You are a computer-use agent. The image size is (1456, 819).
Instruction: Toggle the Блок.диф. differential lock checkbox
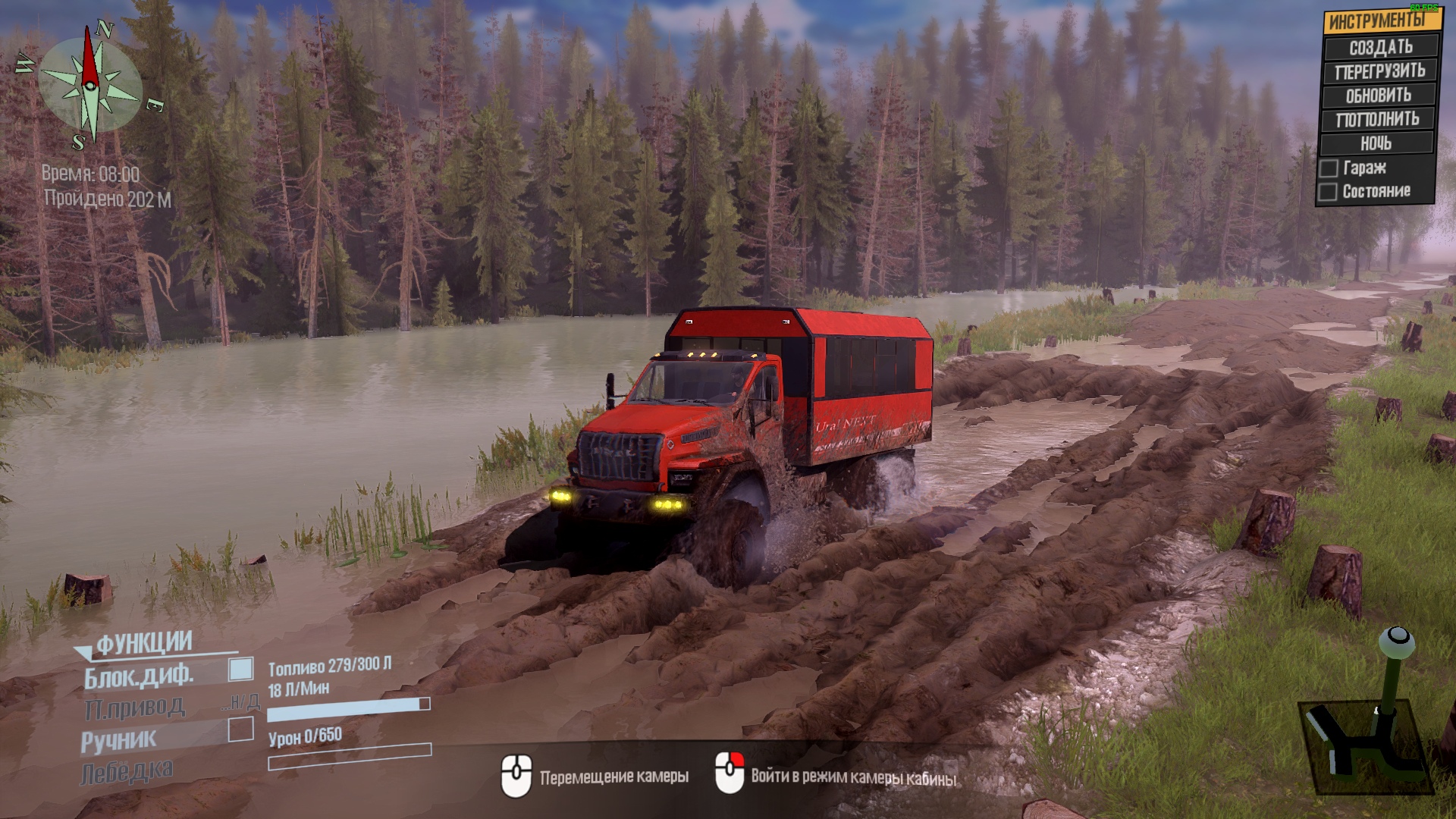[240, 669]
